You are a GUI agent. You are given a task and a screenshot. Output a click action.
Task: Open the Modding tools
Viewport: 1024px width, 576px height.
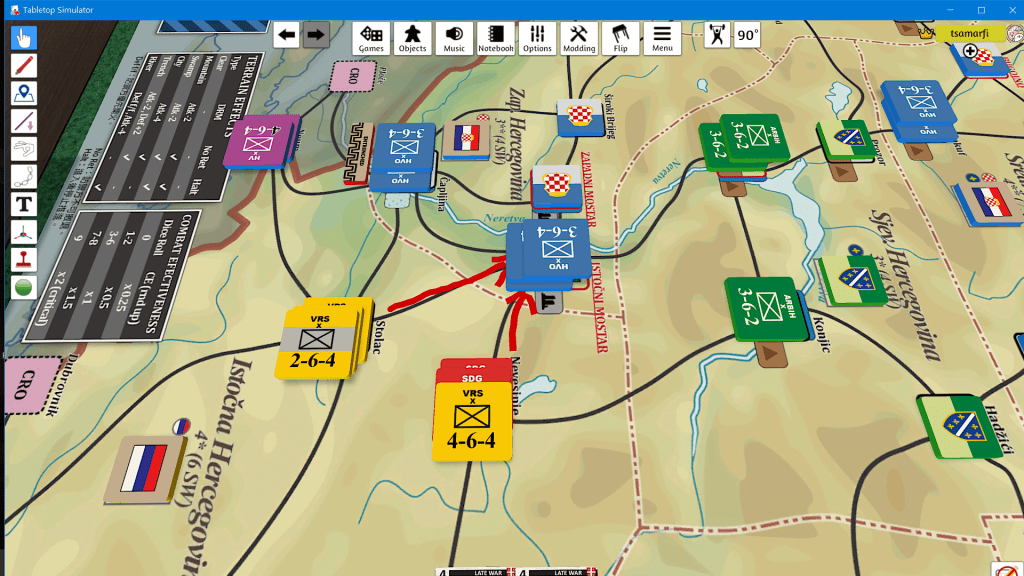click(579, 38)
